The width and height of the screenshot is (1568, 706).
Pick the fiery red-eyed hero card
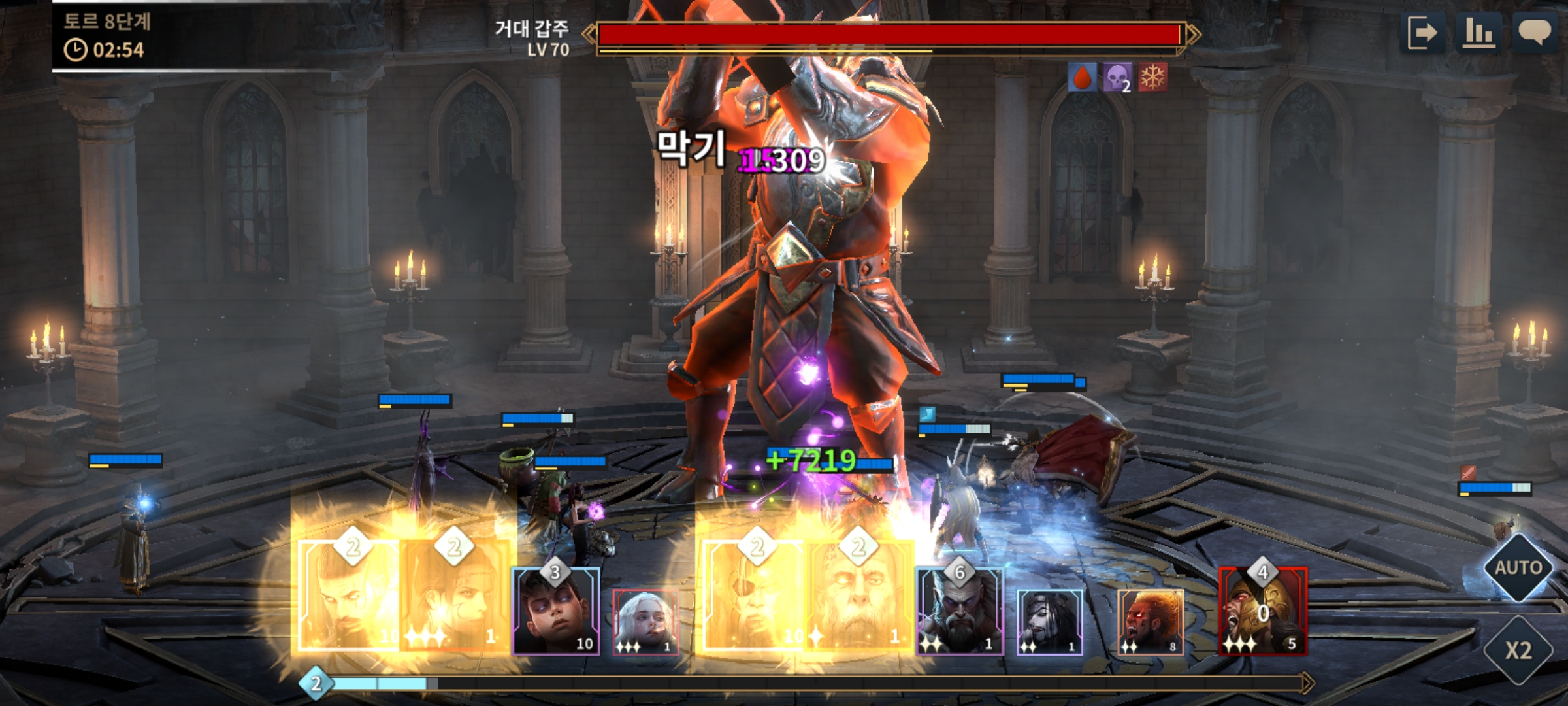(x=1150, y=621)
